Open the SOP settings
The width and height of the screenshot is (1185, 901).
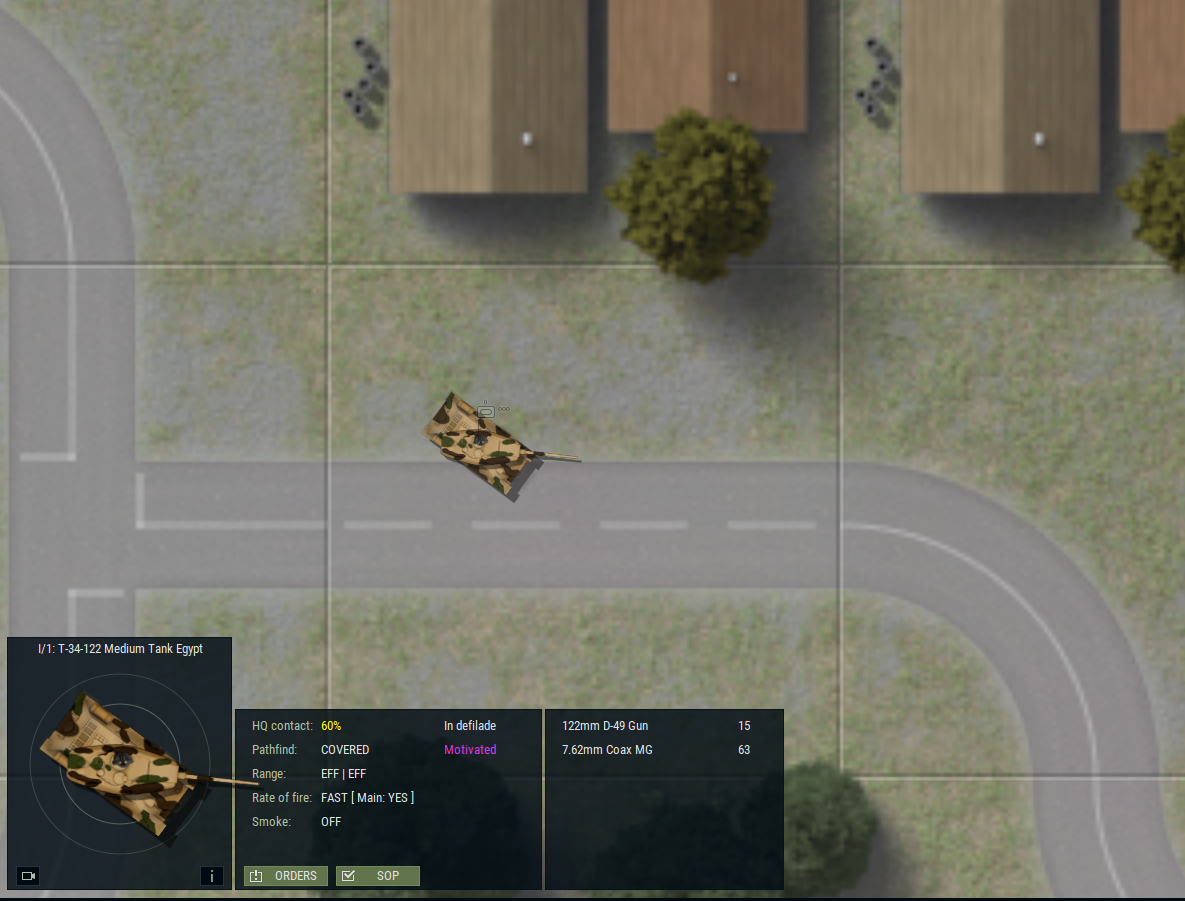[378, 876]
